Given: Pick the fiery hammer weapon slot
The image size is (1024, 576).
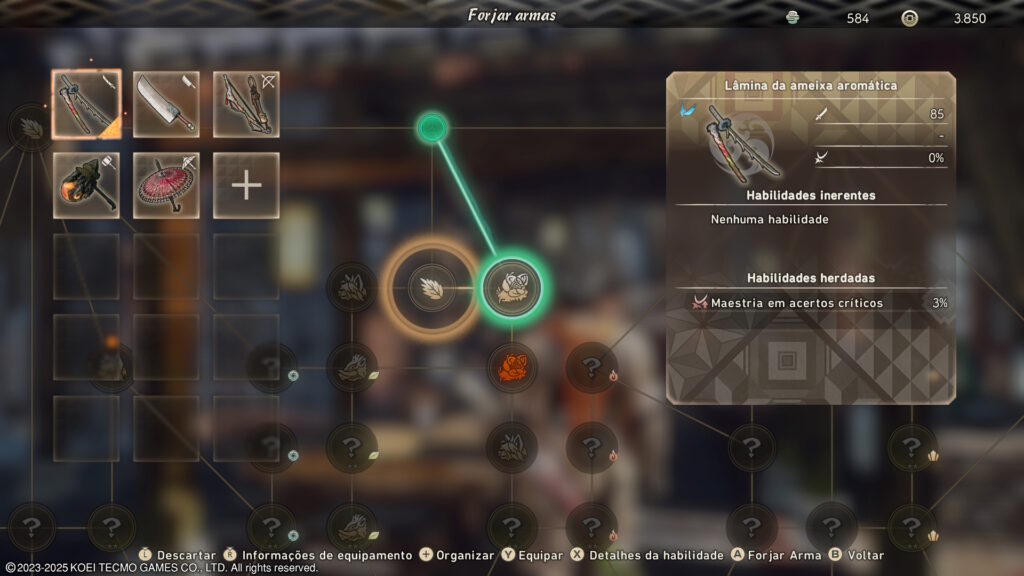Looking at the screenshot, I should [x=86, y=185].
